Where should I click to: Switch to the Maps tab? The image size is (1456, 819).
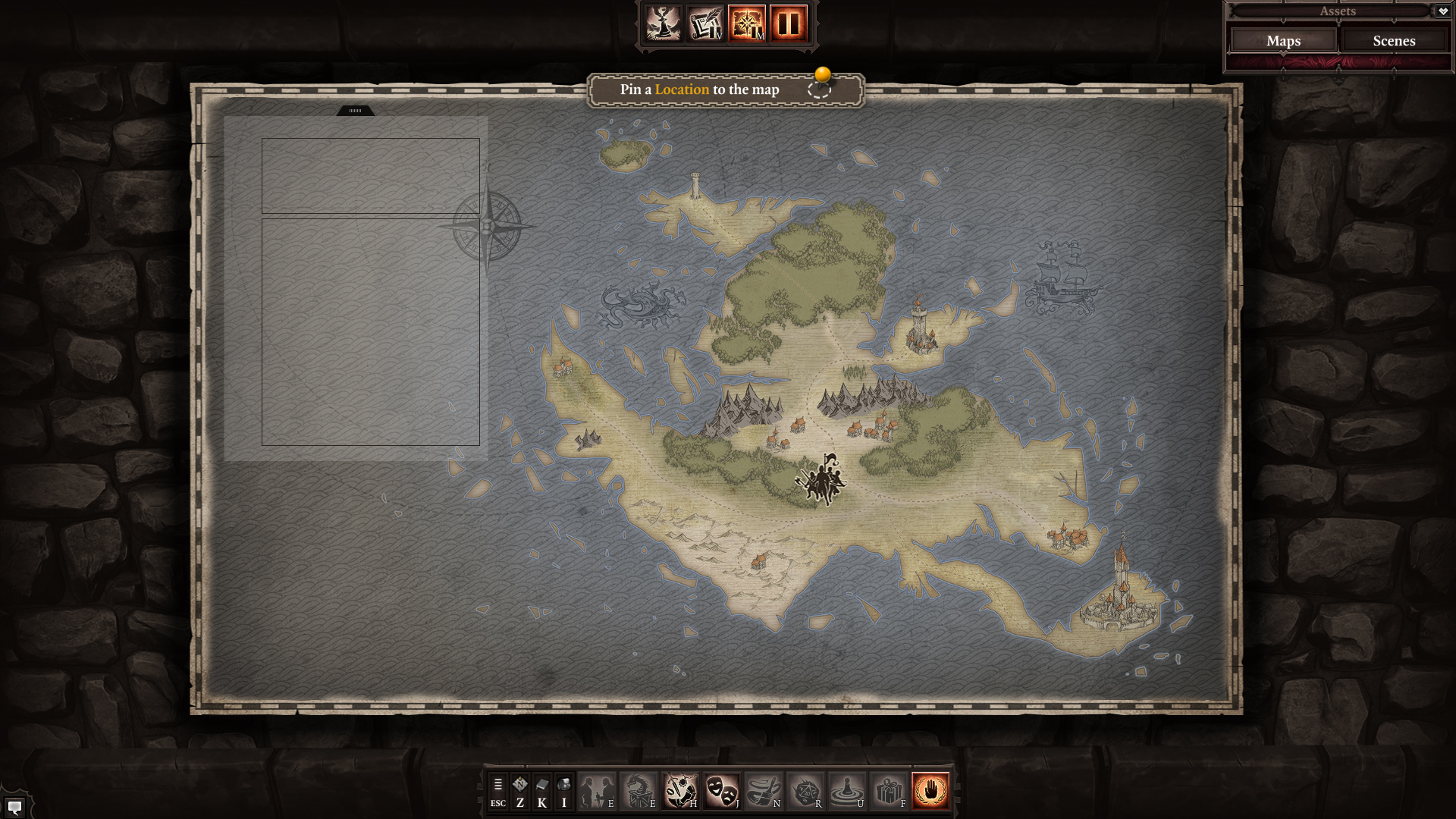pos(1283,41)
